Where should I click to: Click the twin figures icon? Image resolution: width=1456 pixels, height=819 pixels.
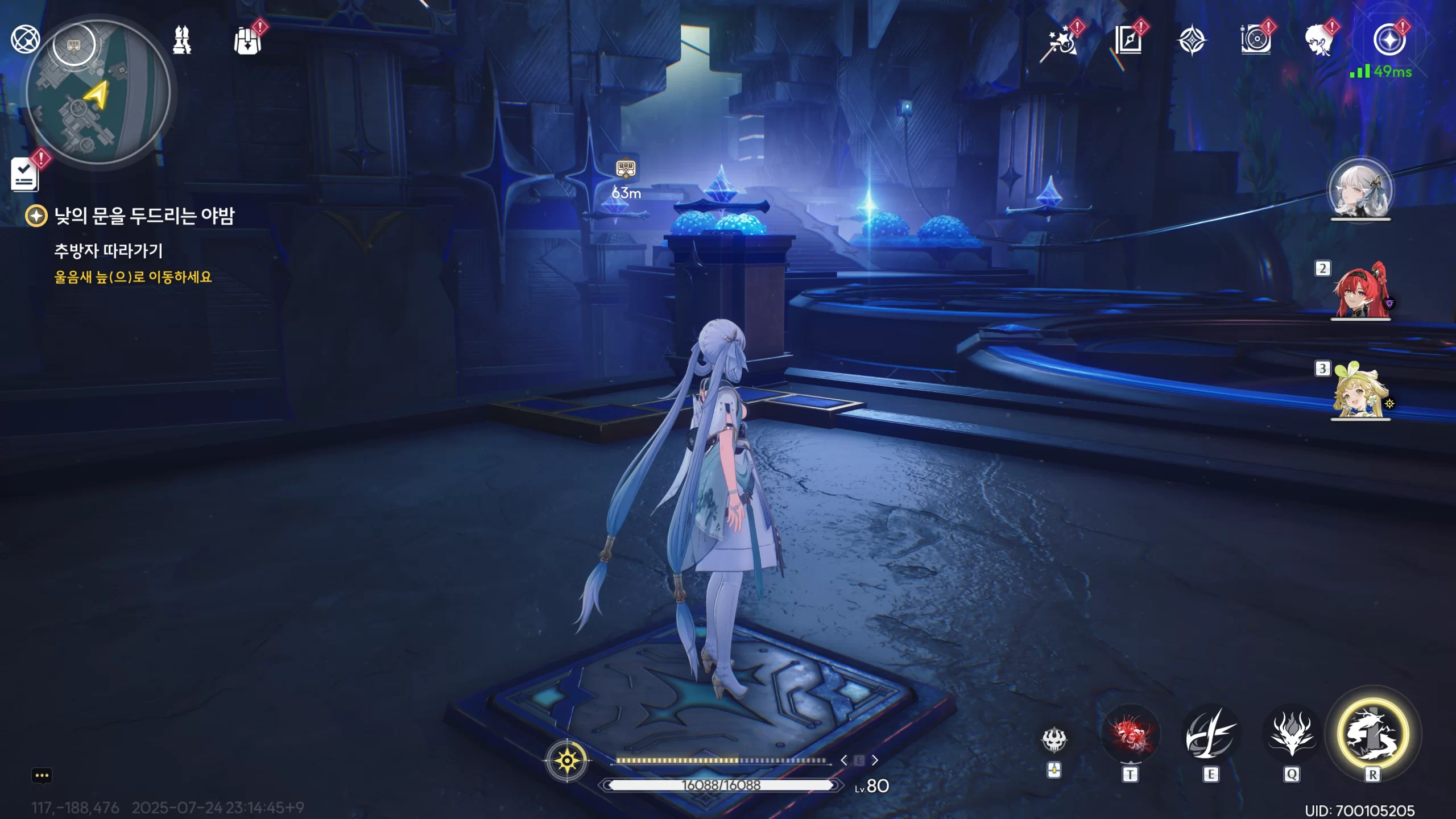click(x=182, y=40)
